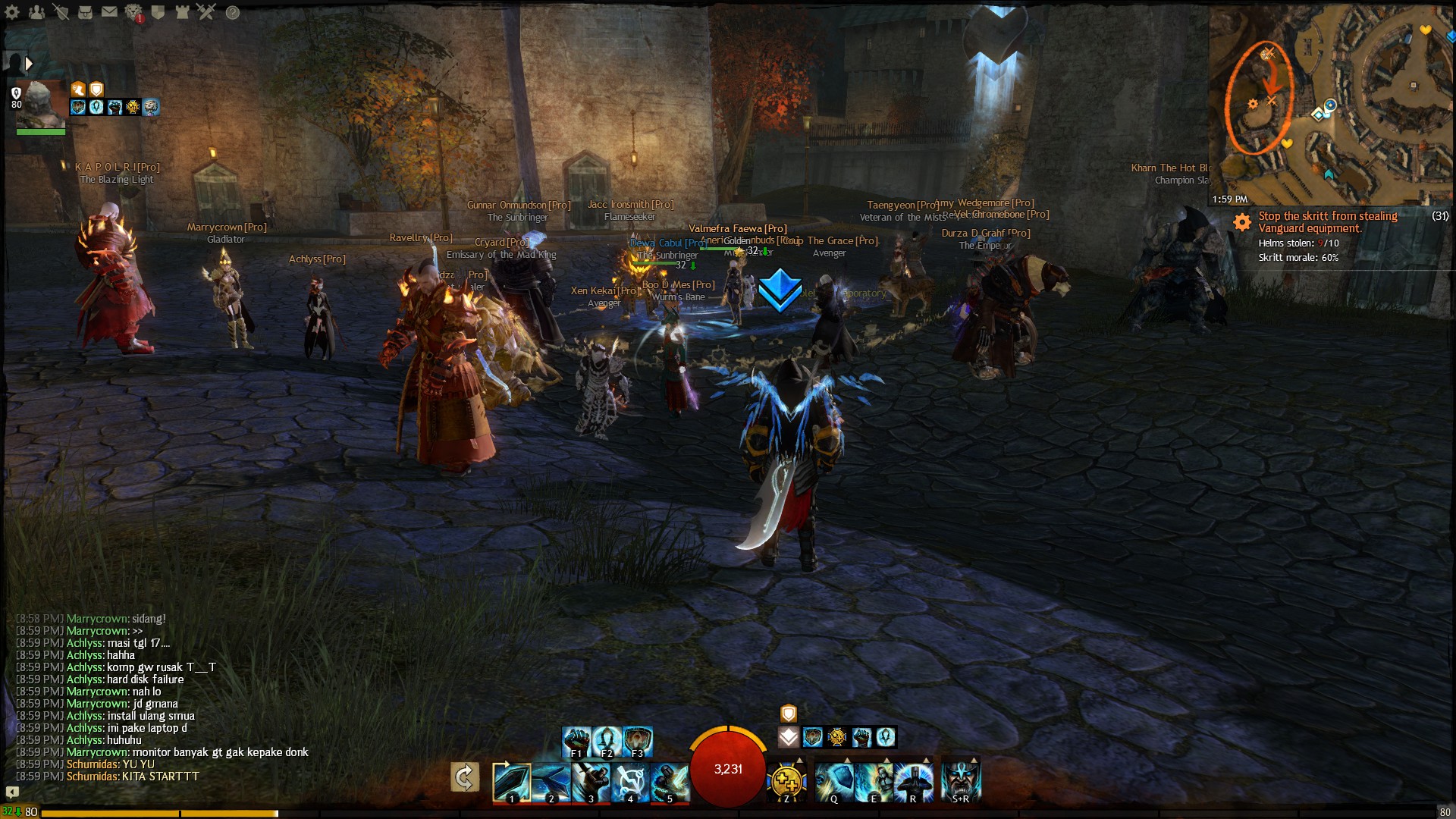Viewport: 1456px width, 819px height.
Task: Activate the healing skill on slot Z
Action: pos(786,781)
